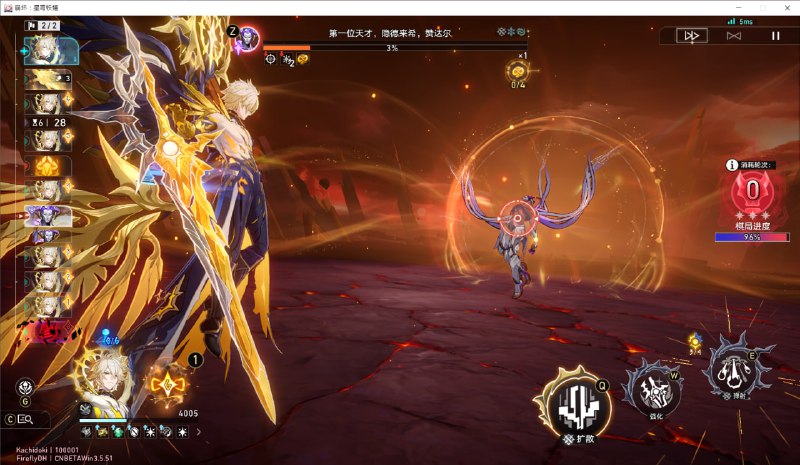Select the red-highlighted entry in turn order
Image resolution: width=800 pixels, height=465 pixels.
(44, 330)
